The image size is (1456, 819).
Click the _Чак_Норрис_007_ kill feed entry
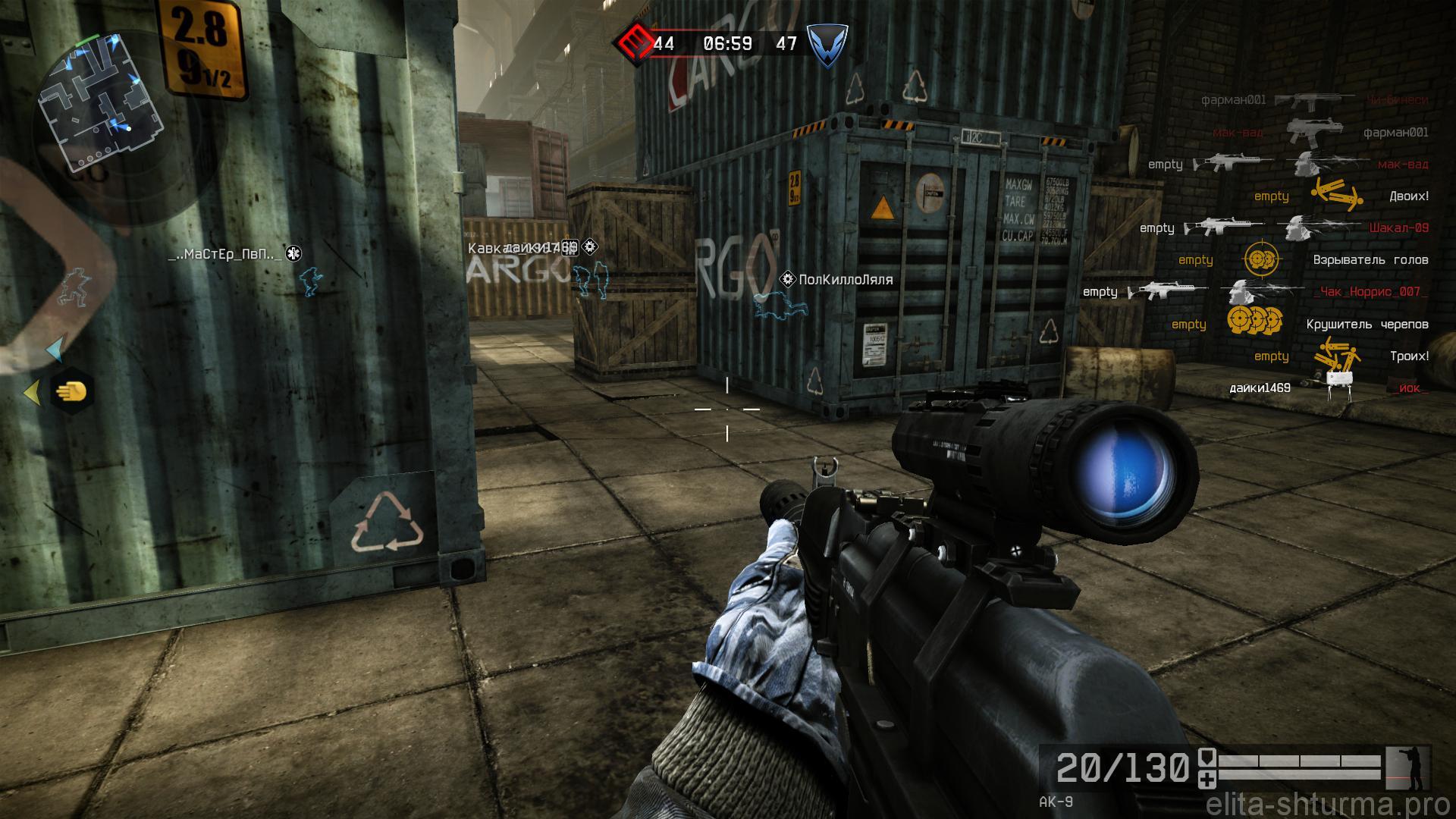click(x=1380, y=292)
